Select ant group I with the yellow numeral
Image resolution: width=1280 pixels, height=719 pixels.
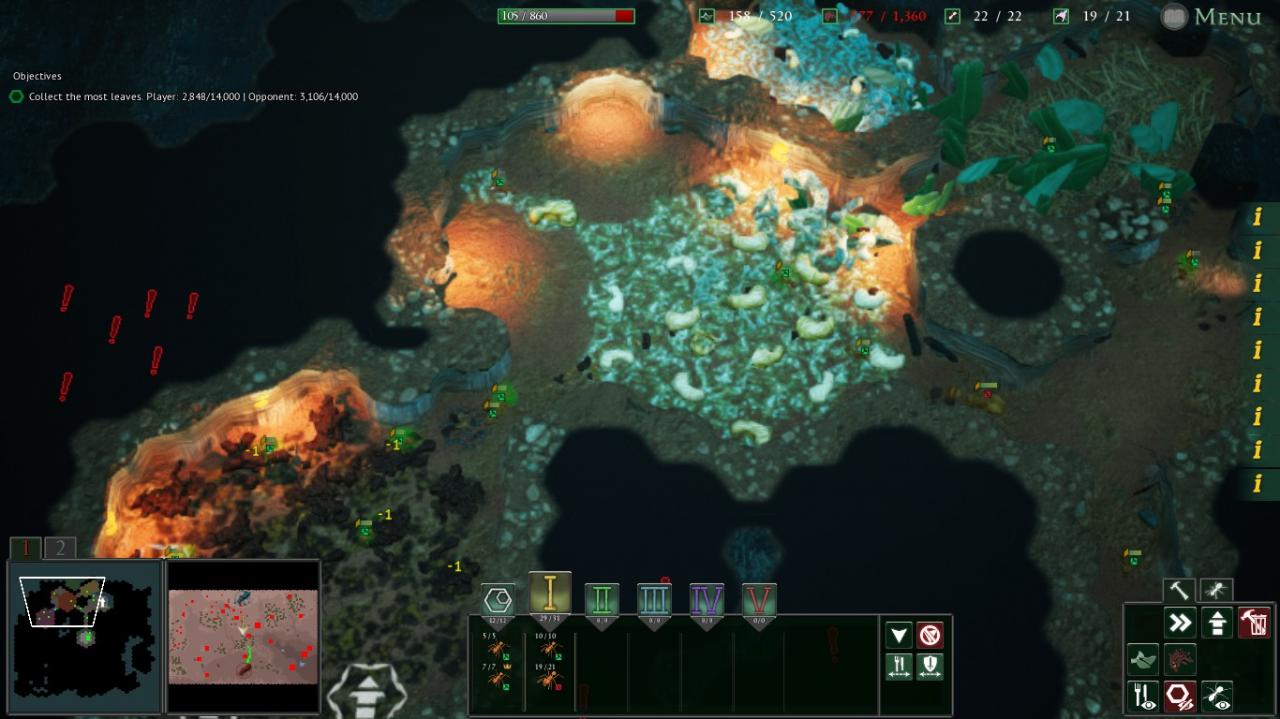pos(550,594)
